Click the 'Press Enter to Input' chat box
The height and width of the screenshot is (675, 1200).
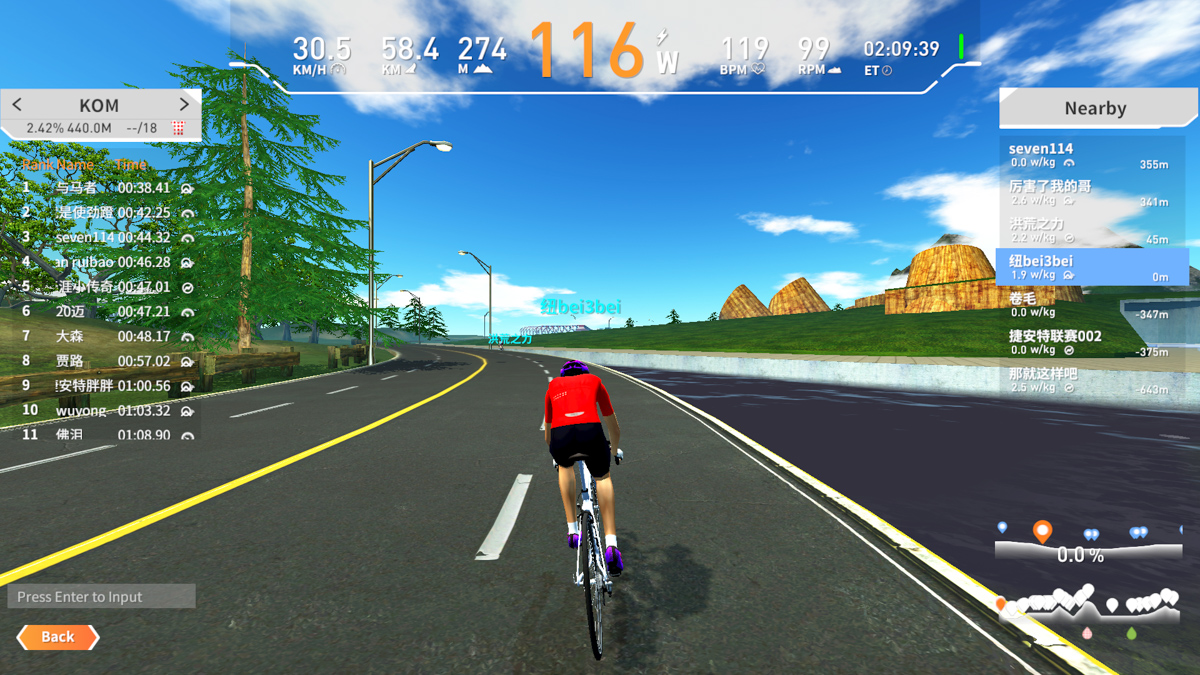coord(101,597)
